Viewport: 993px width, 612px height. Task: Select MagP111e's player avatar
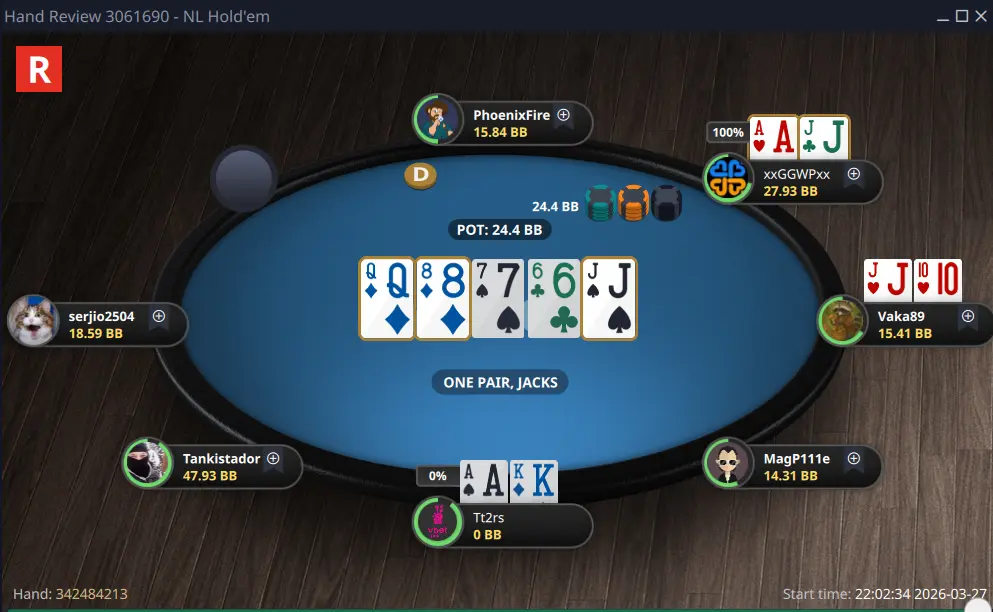(728, 463)
